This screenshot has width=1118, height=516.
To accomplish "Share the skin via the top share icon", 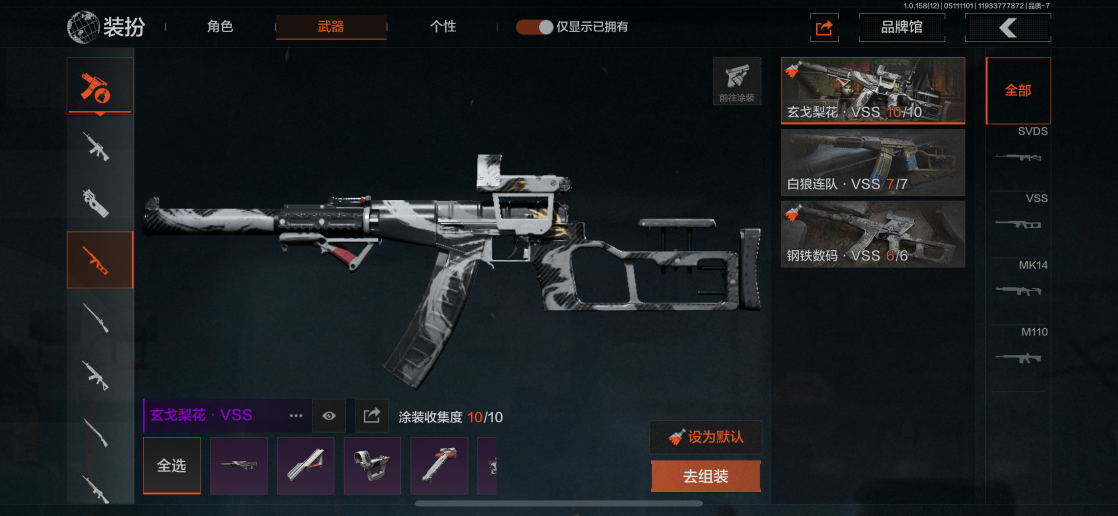I will click(x=824, y=28).
